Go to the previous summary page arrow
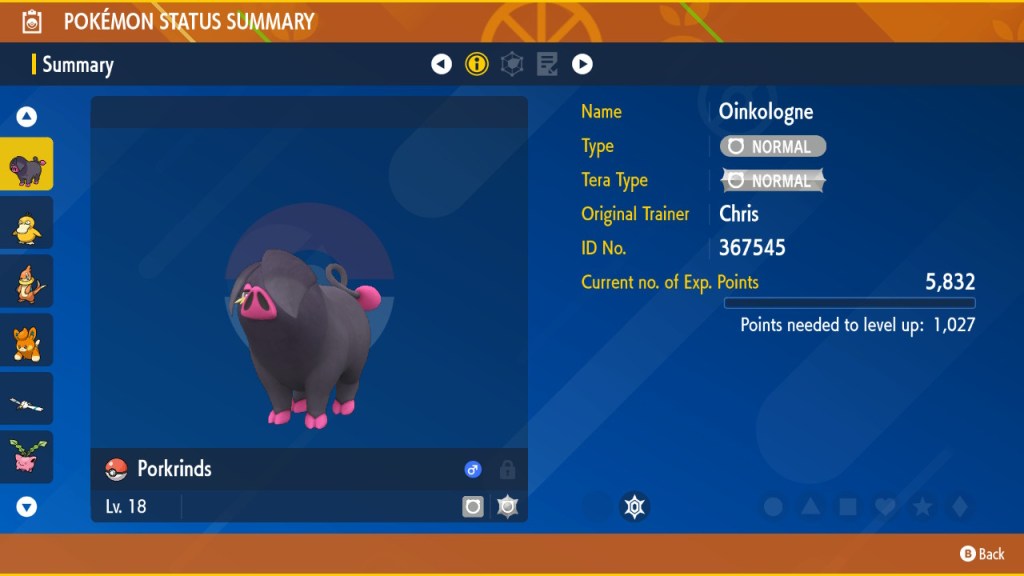Screen dimensions: 1024x576 (x=441, y=65)
